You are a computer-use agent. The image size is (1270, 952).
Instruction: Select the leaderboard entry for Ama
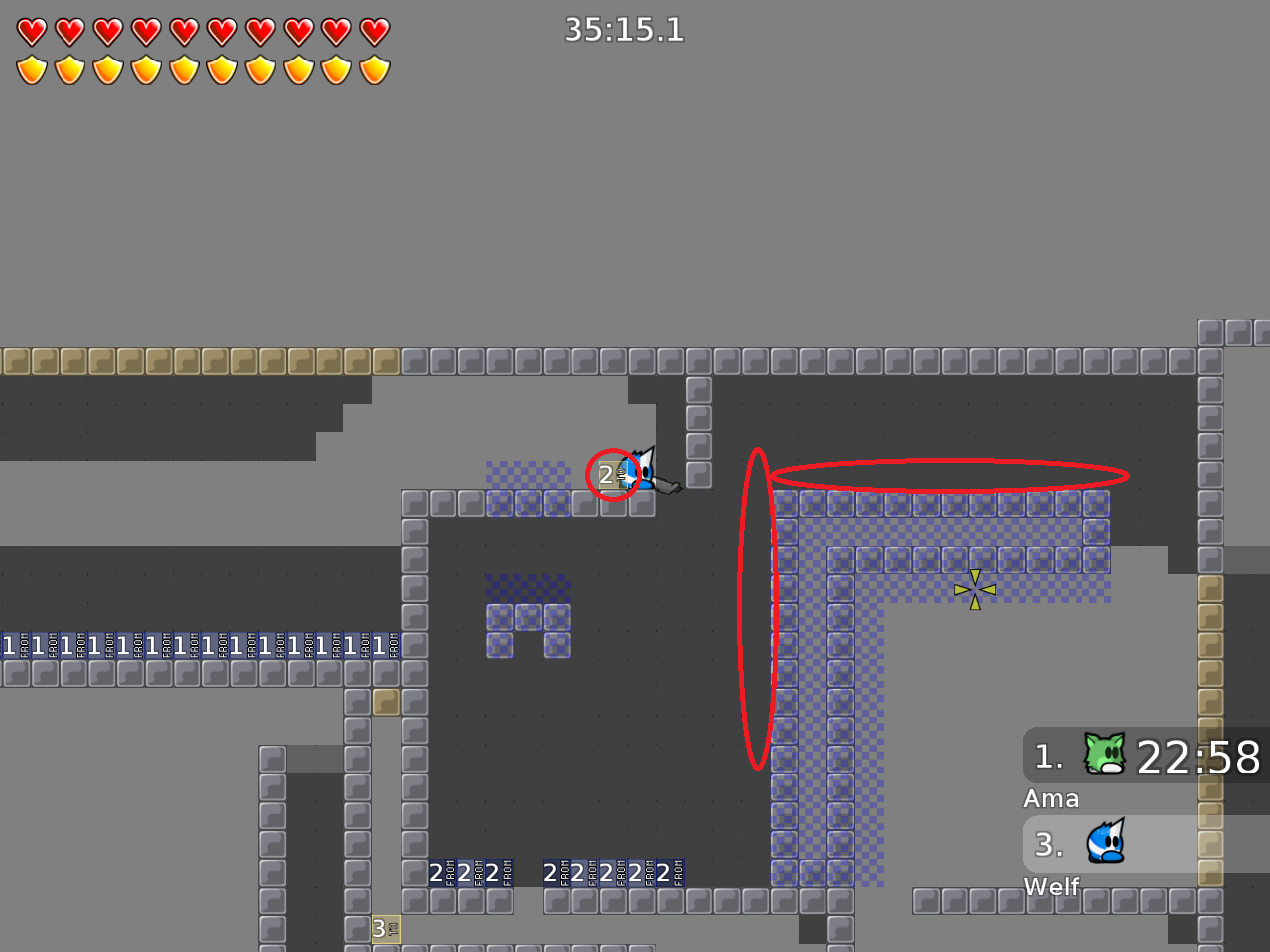pyautogui.click(x=1052, y=798)
